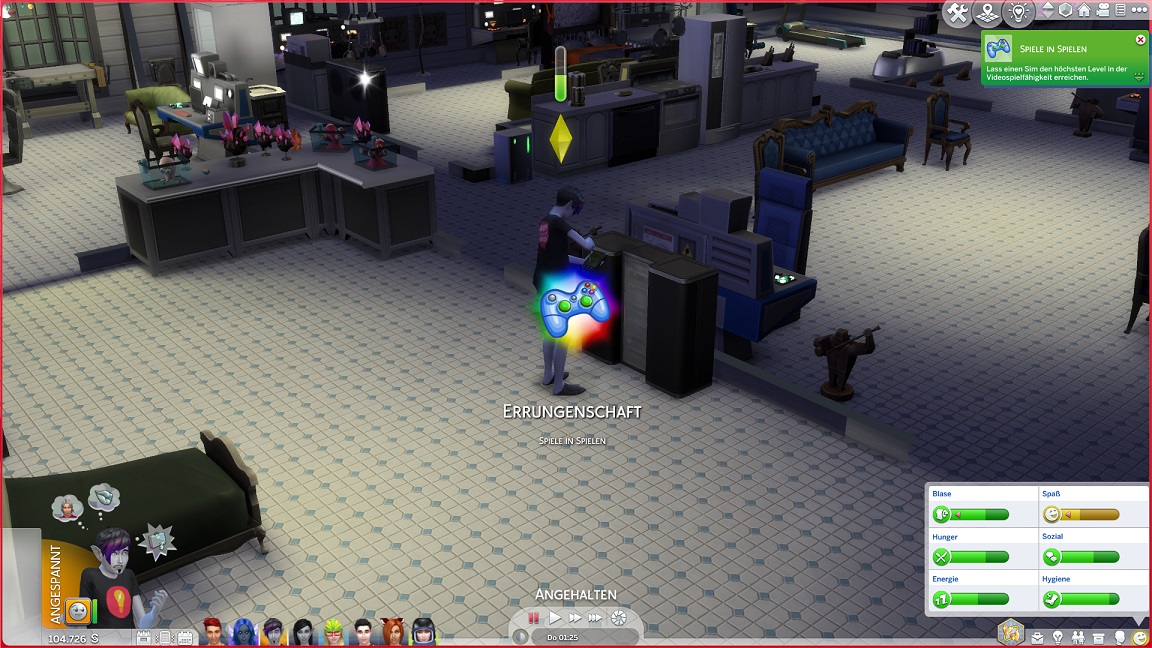Viewport: 1152px width, 648px height.
Task: Toggle the camera control icon
Action: click(1104, 11)
